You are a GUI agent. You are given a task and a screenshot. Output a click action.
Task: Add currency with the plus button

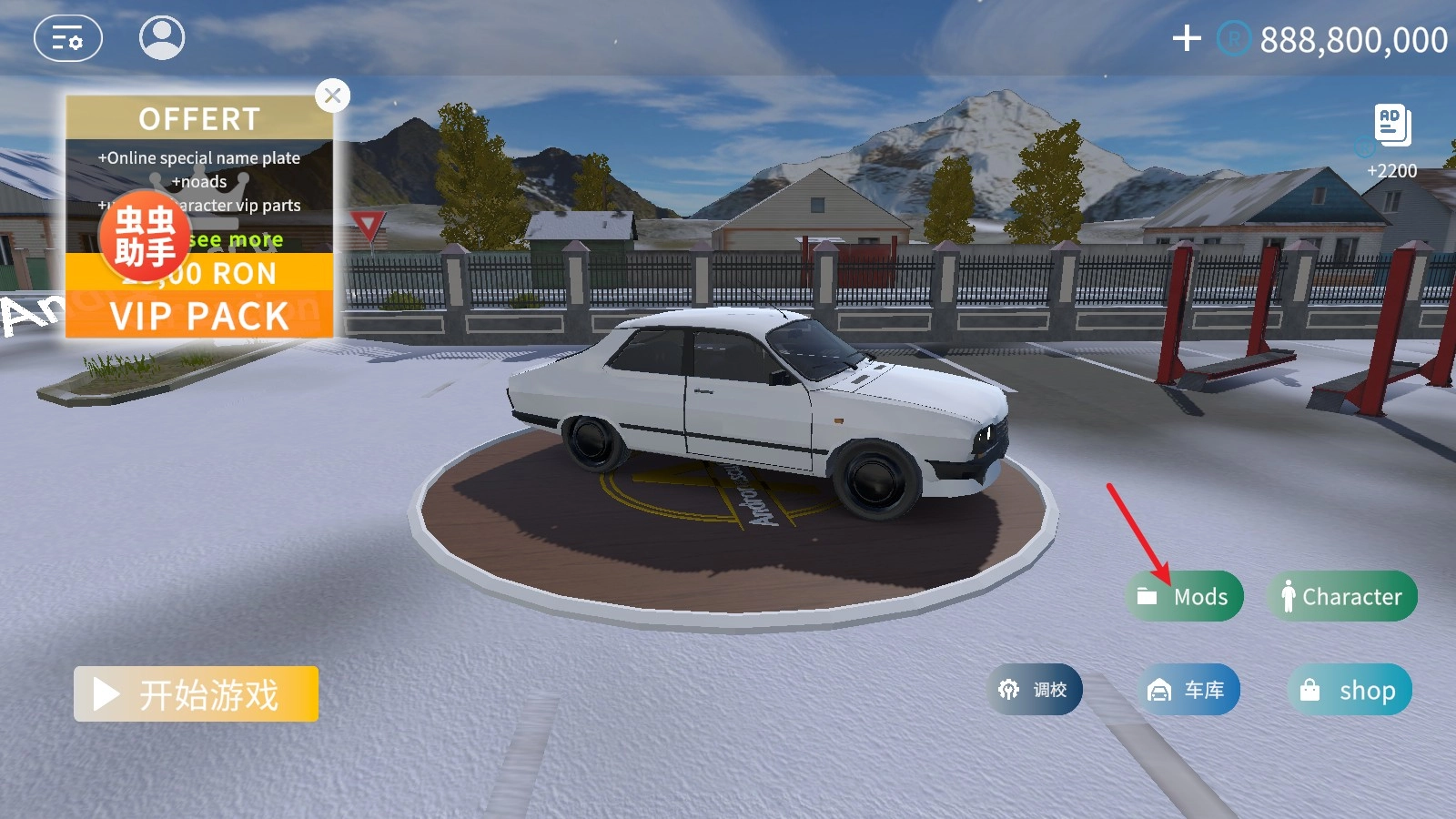coord(1187,38)
